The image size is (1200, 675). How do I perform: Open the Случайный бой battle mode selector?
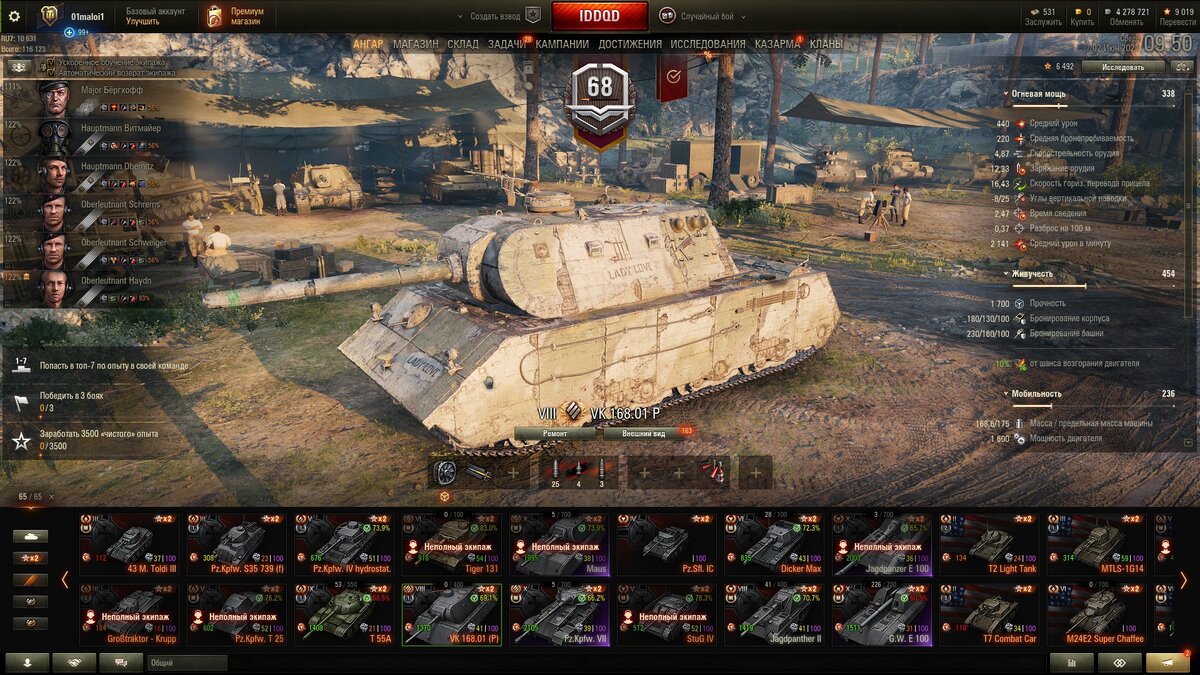pos(698,17)
